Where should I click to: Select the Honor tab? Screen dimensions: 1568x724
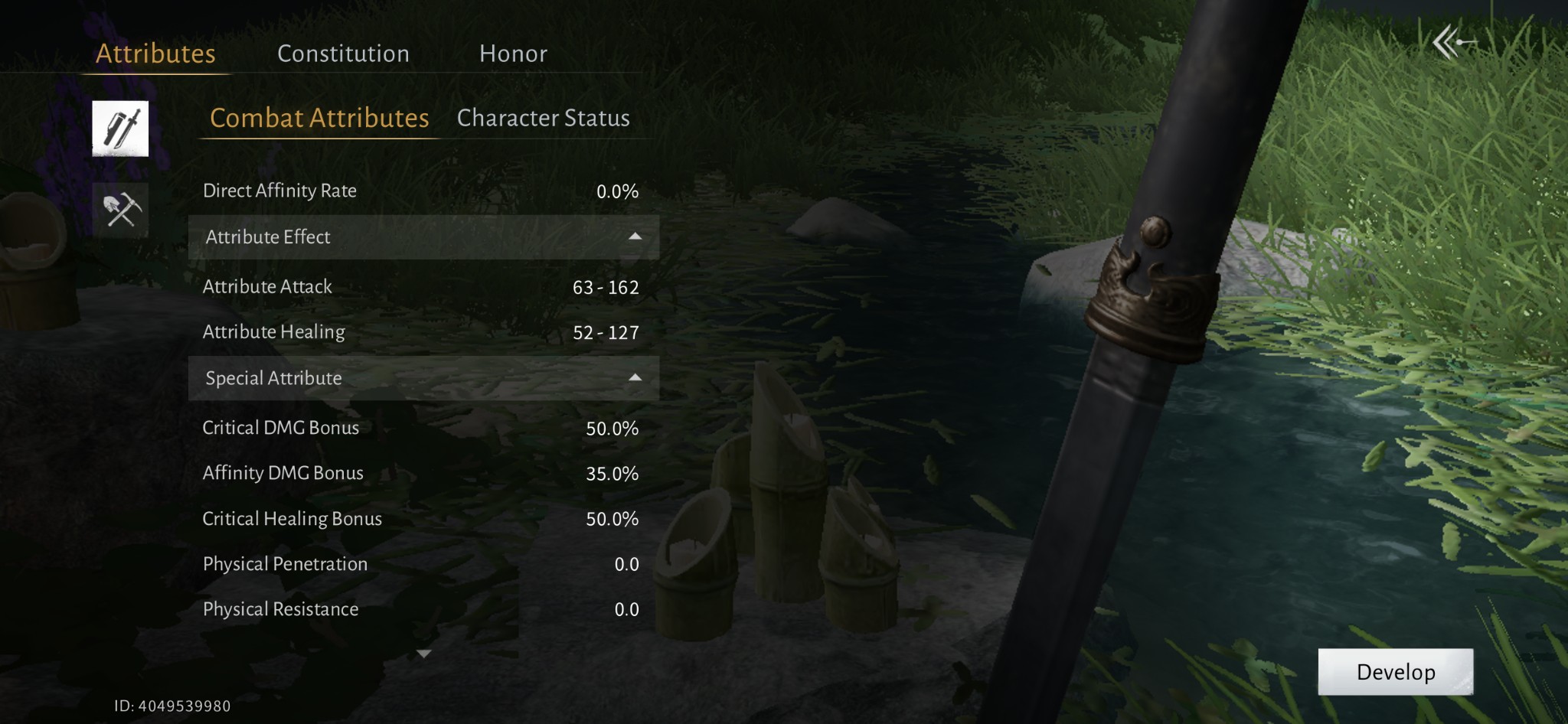[513, 54]
